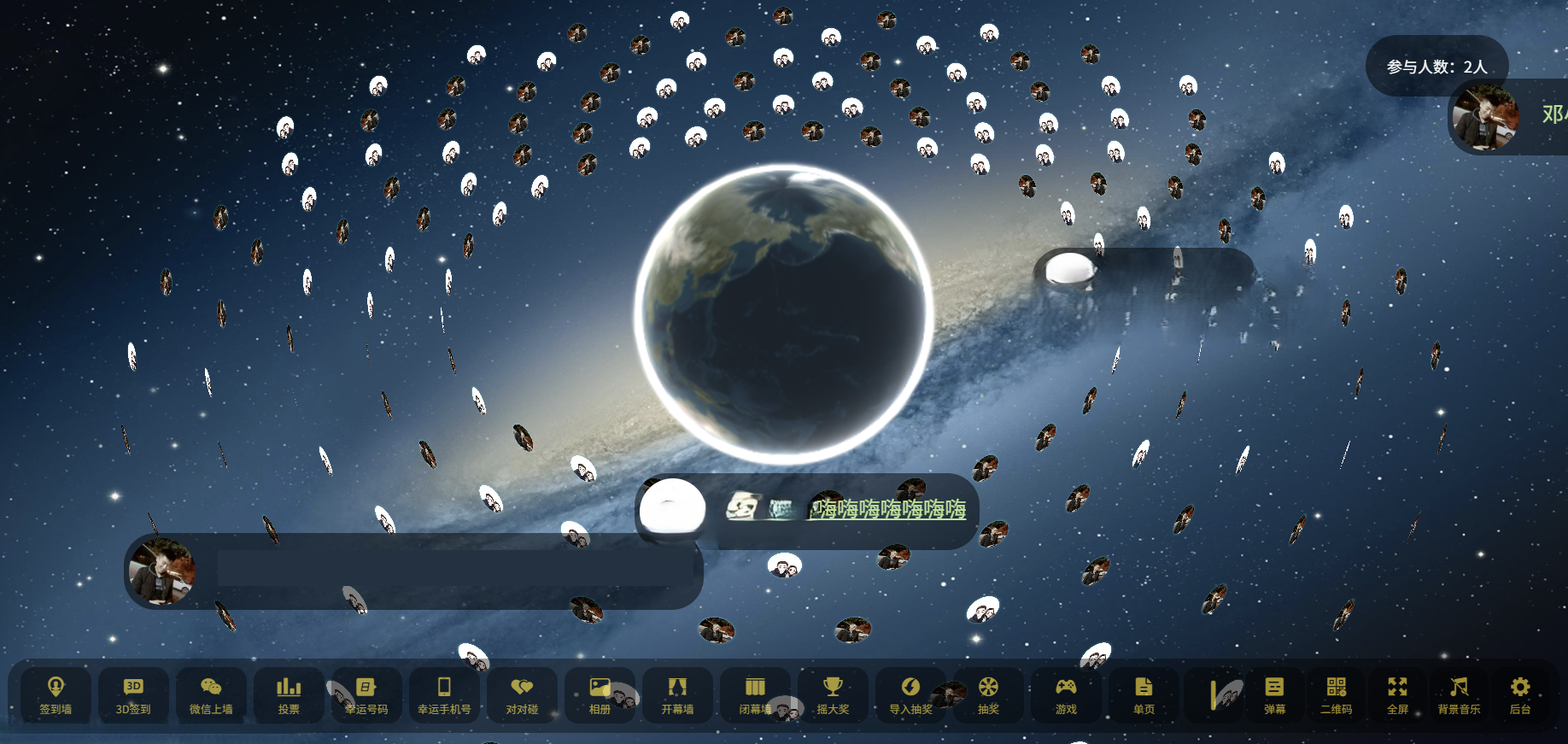This screenshot has height=744, width=1568.
Task: Show the 二维码 QR code
Action: pos(1336,694)
